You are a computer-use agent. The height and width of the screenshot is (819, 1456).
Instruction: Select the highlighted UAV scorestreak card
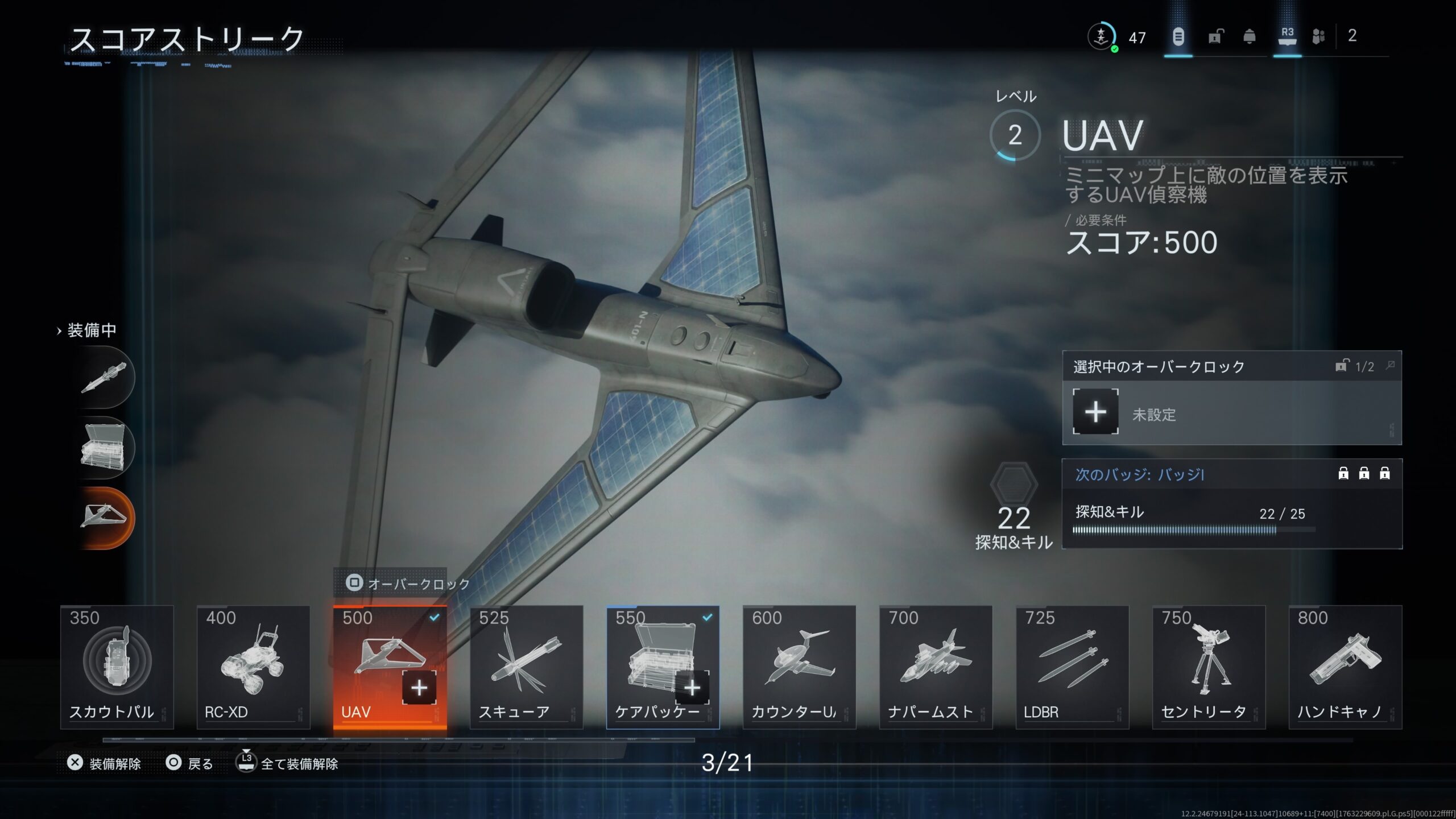[390, 667]
